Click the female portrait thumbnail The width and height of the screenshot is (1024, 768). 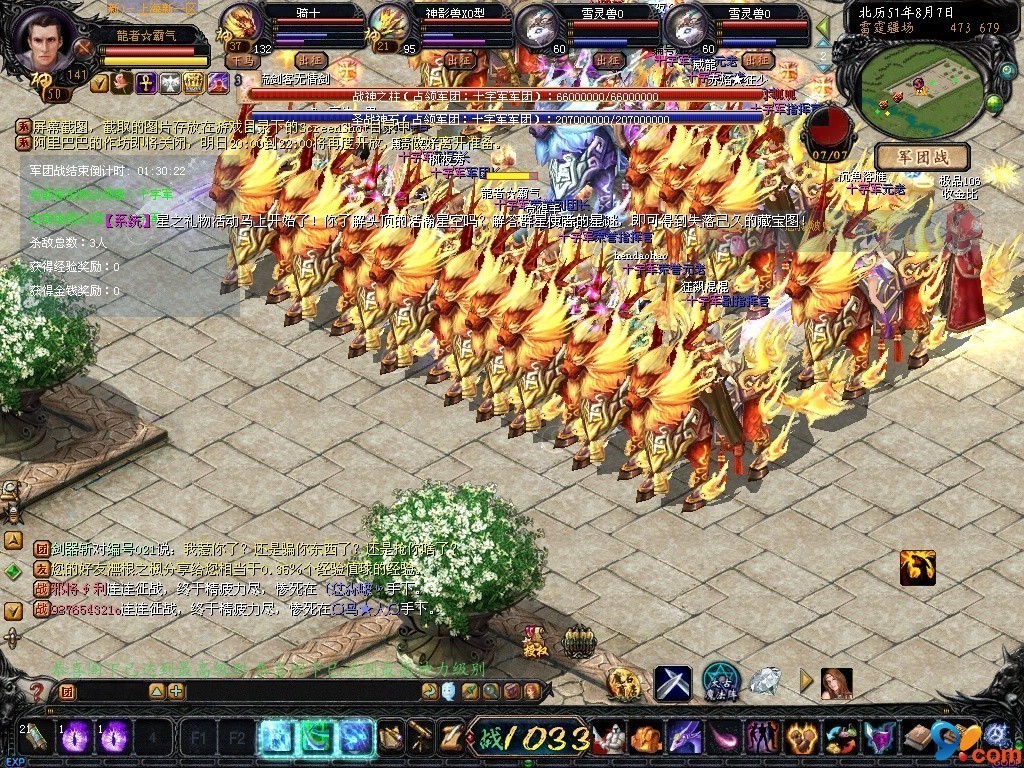(836, 683)
